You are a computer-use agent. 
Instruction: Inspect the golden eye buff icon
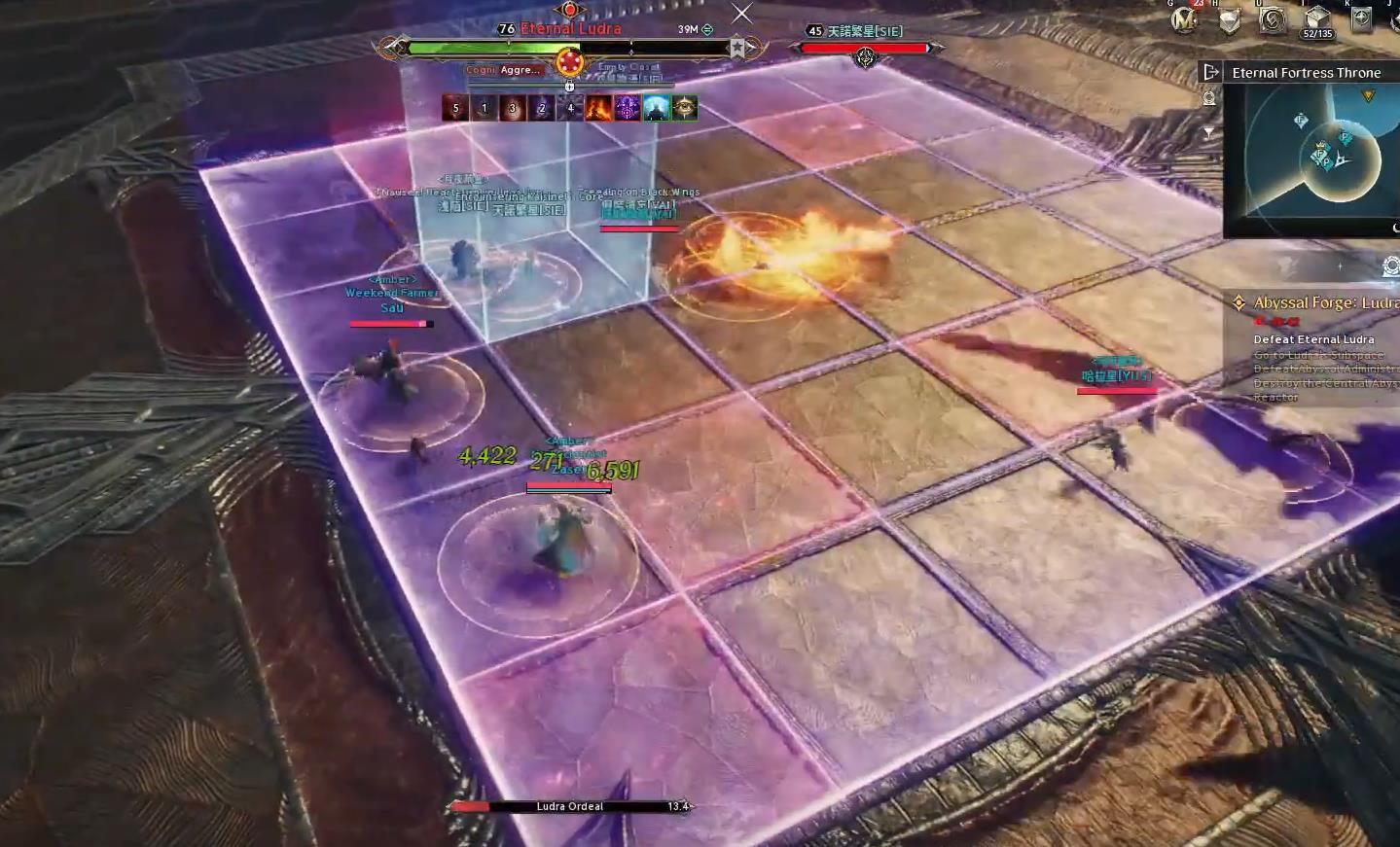point(685,108)
